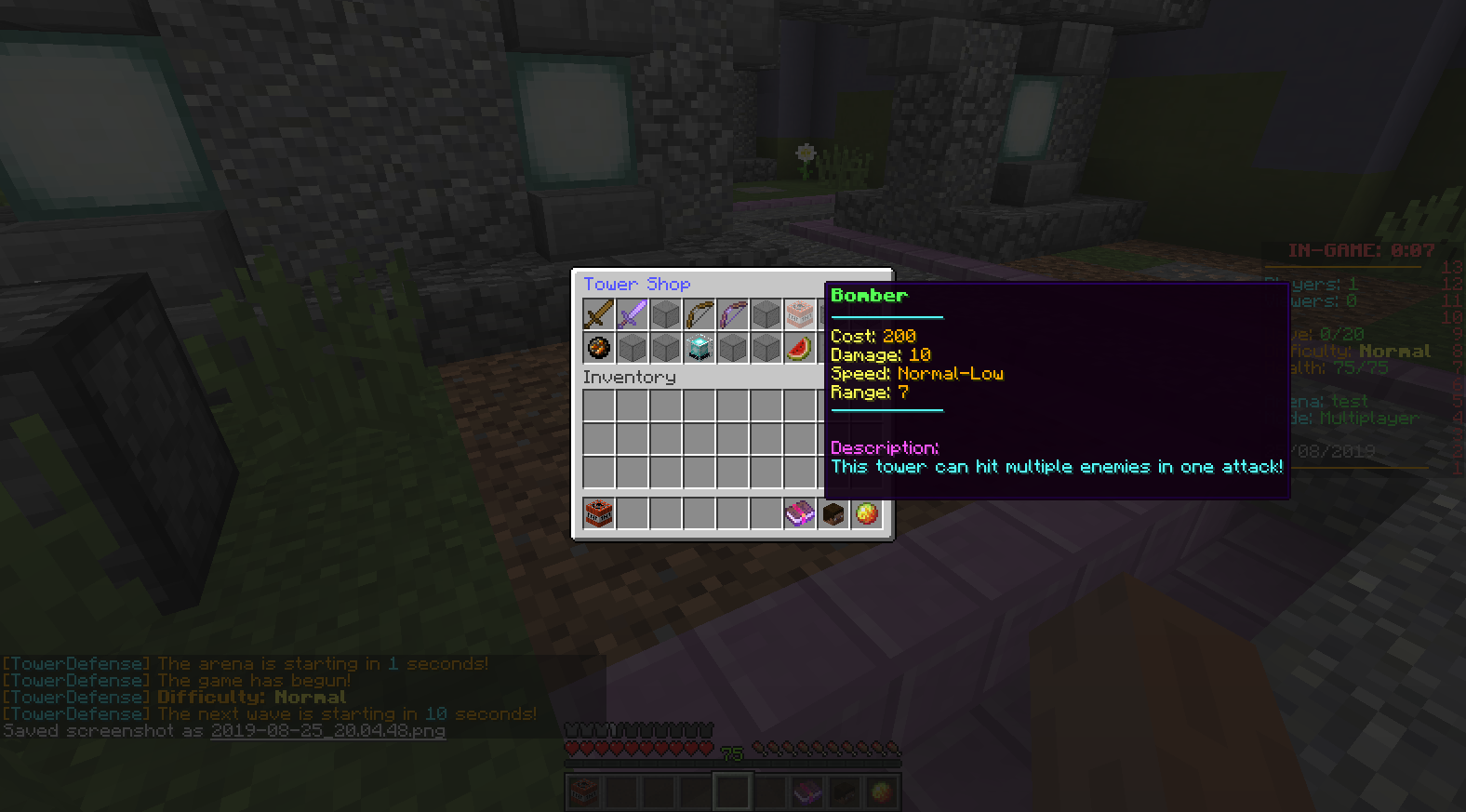Select the enchanted purple sword tower
This screenshot has height=812, width=1466.
point(632,313)
